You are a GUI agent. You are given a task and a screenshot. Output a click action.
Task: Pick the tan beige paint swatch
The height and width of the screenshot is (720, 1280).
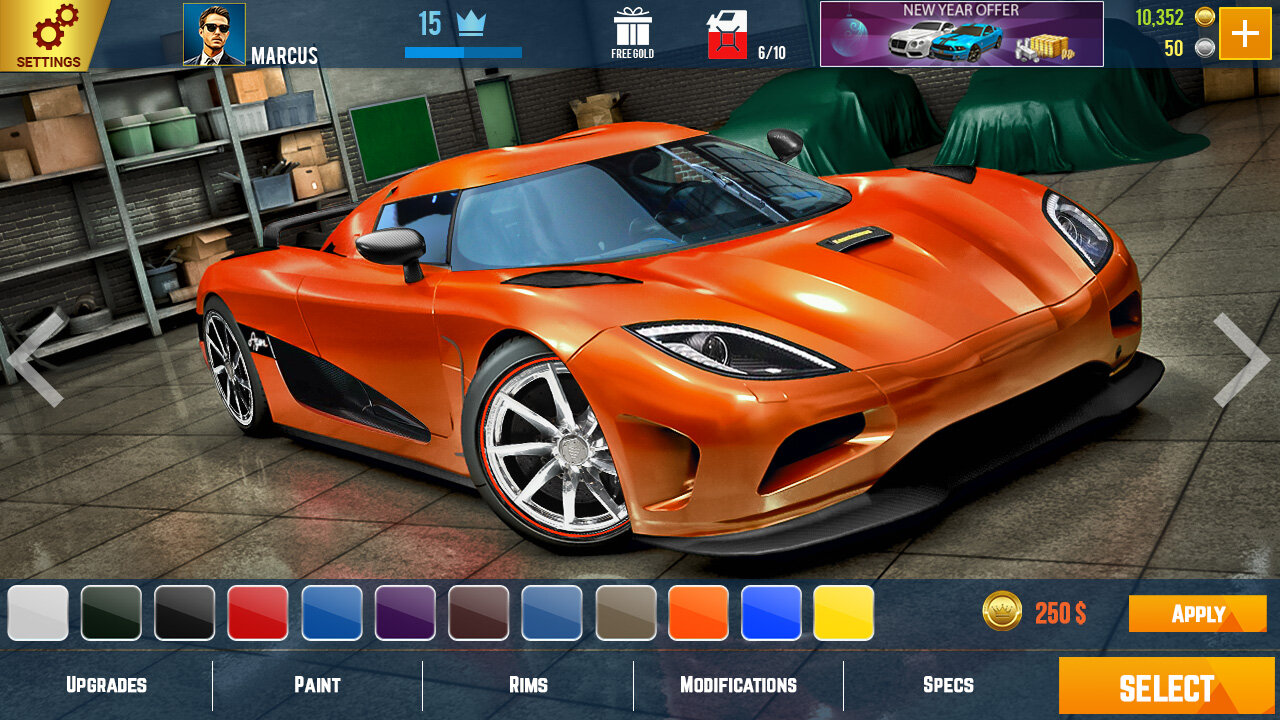[625, 613]
